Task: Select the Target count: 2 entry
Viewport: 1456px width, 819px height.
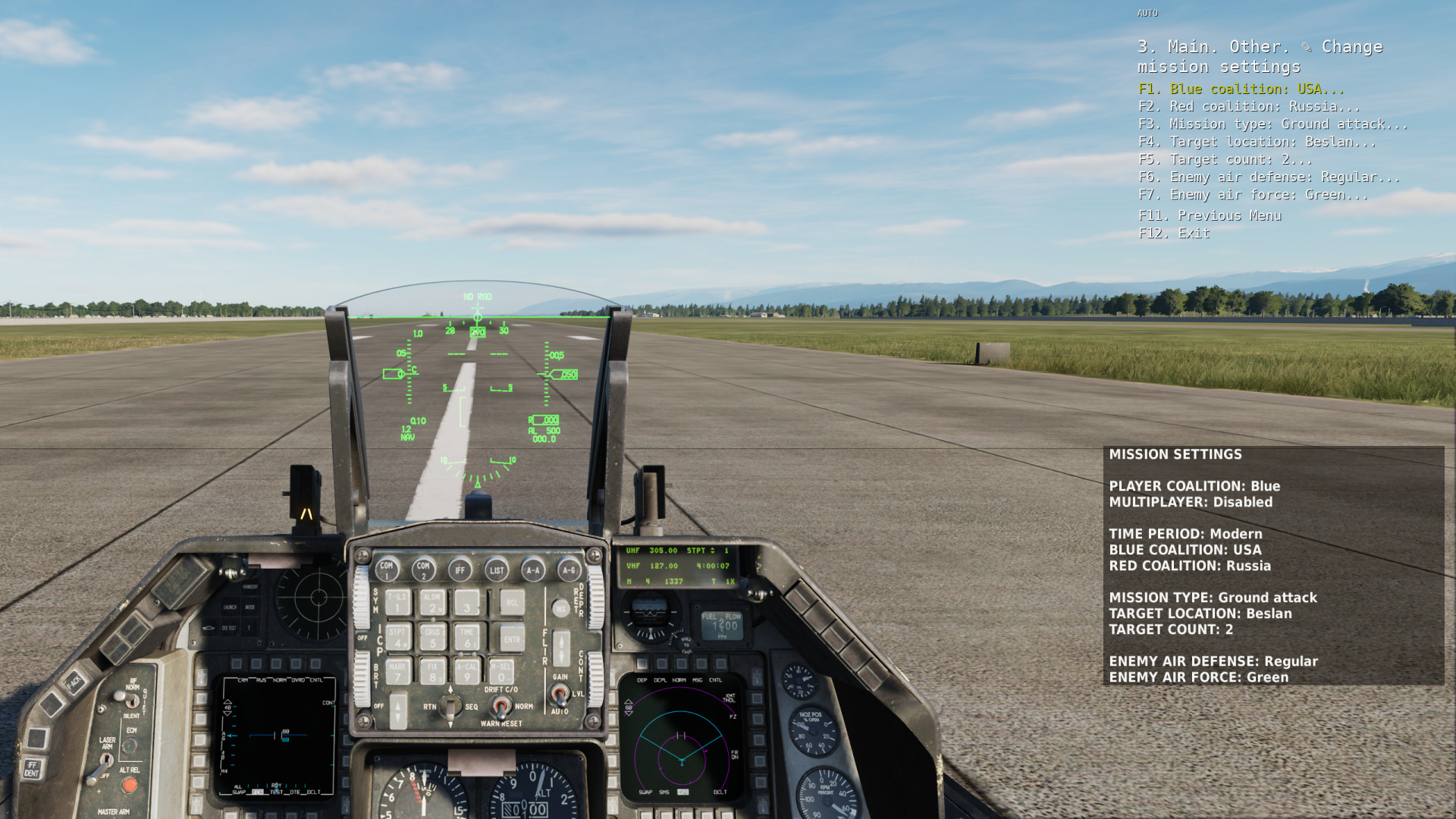Action: [1225, 159]
